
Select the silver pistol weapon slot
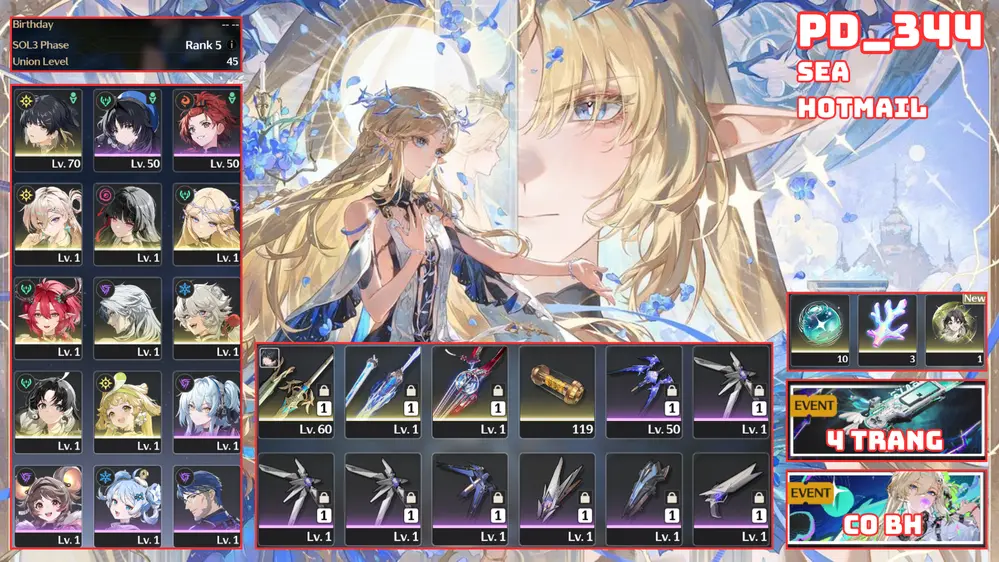(x=731, y=499)
